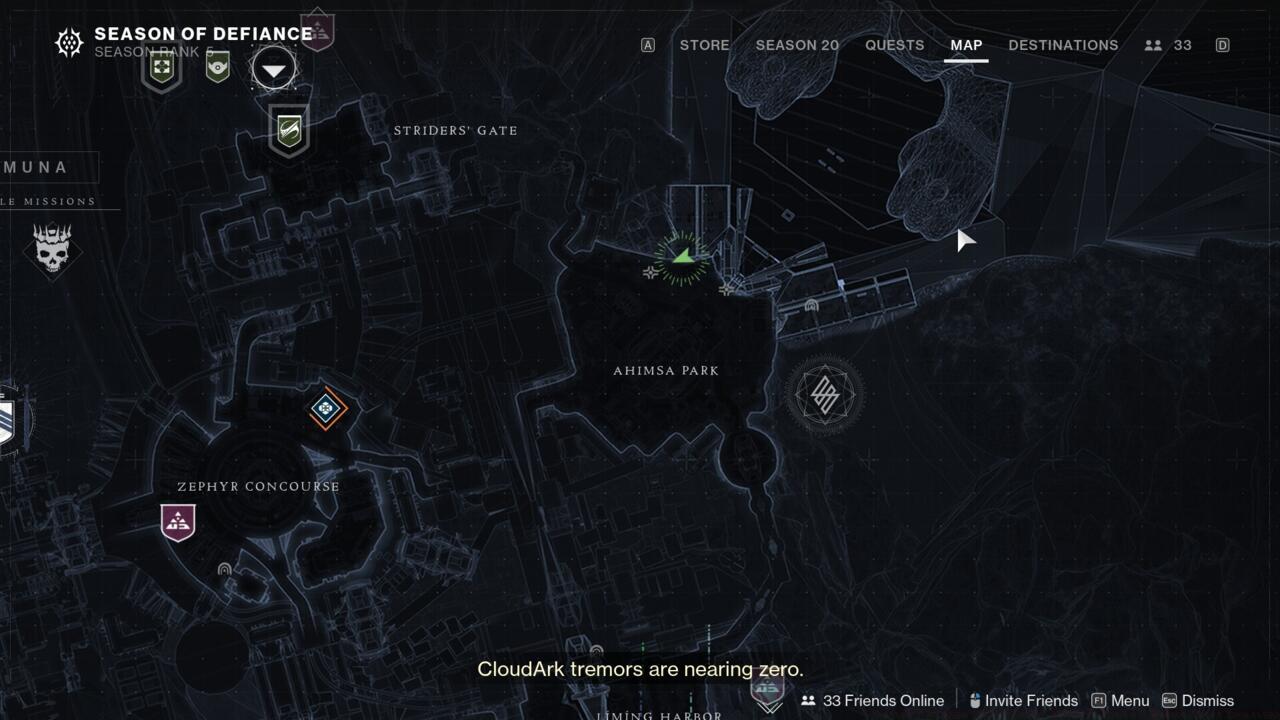Screen dimensions: 1280x720
Task: Select the crowned skull missions icon
Action: point(52,248)
